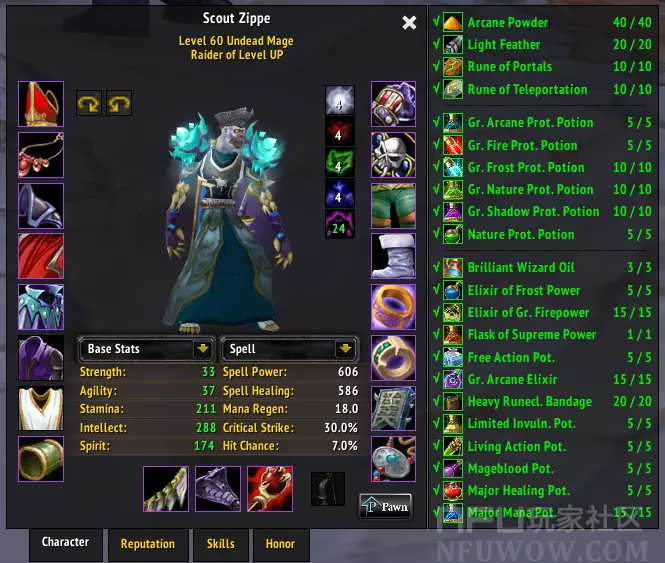665x563 pixels.
Task: Choose the green bracers wrist slot
Action: (41, 458)
